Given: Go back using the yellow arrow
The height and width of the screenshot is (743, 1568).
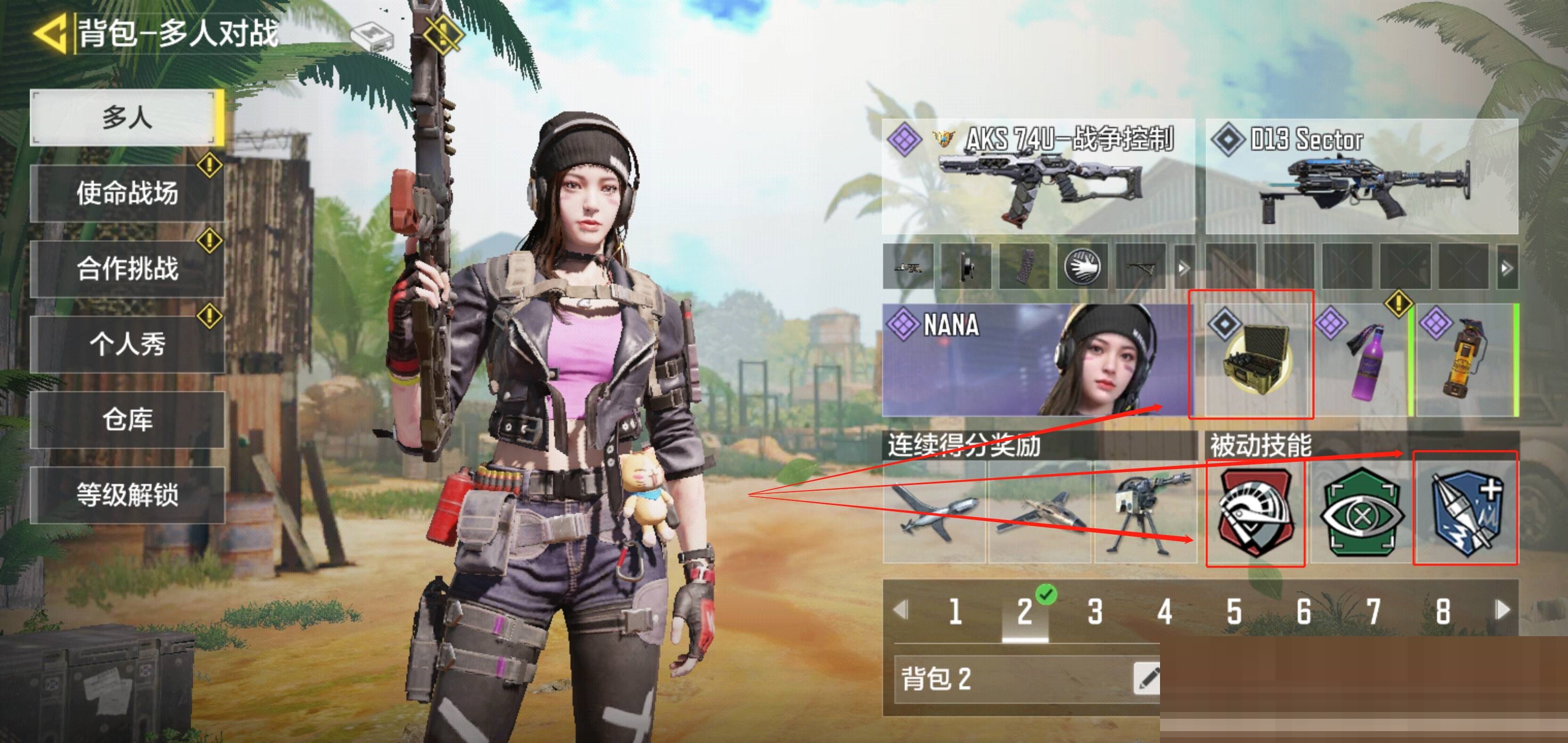Looking at the screenshot, I should 50,34.
